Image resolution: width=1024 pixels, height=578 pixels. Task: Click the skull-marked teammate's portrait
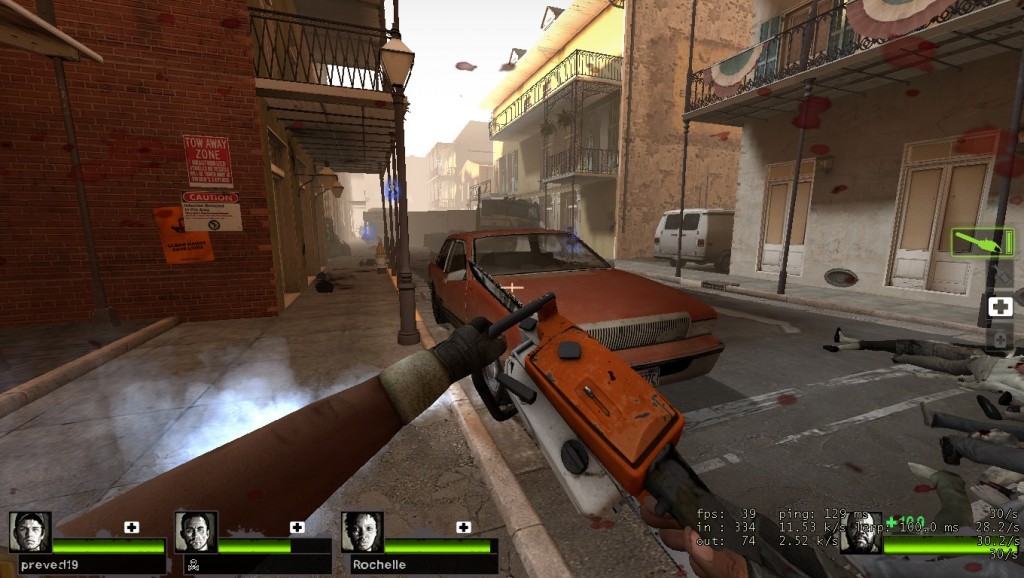pyautogui.click(x=196, y=532)
